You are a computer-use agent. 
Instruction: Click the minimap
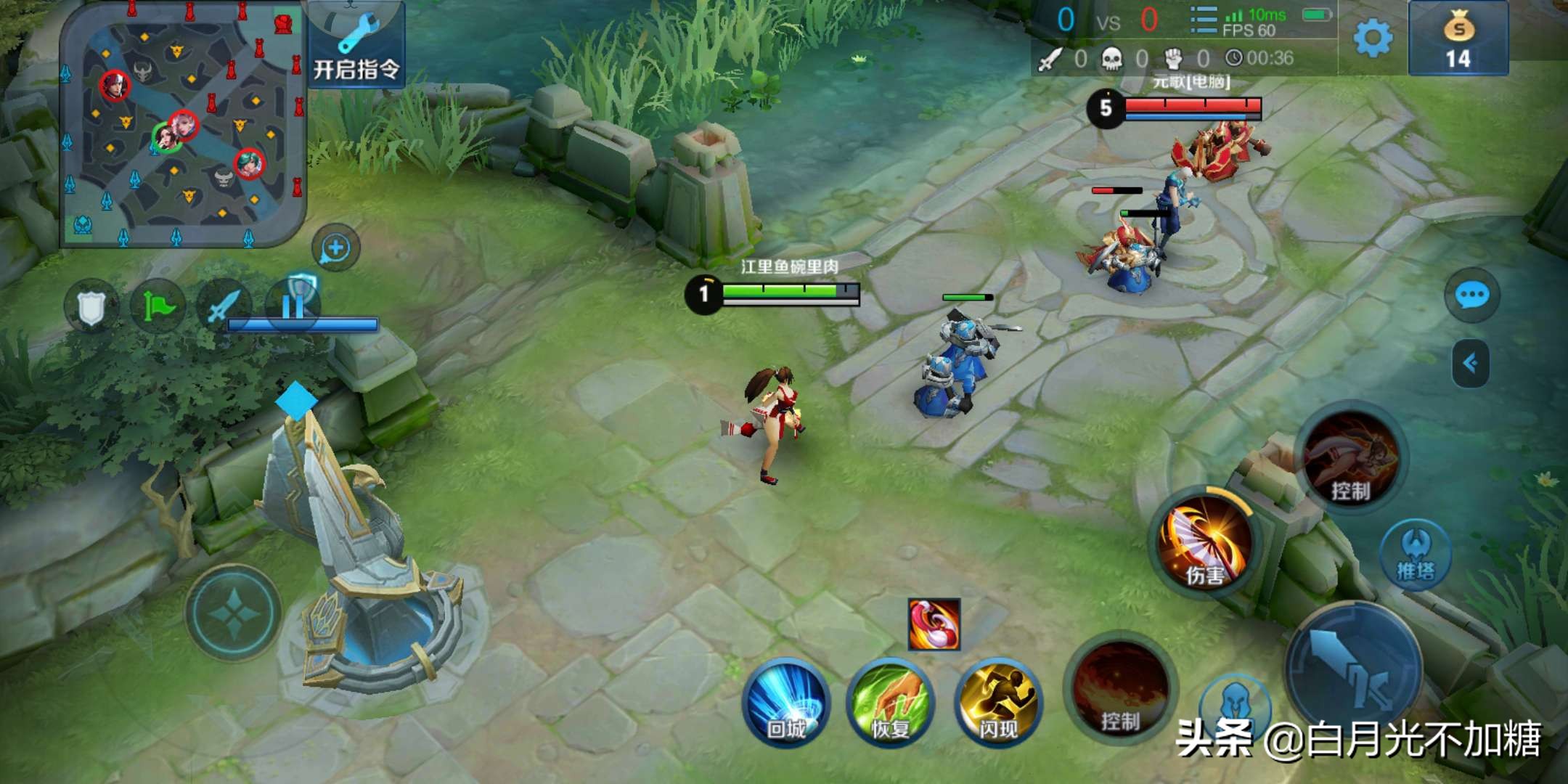point(182,127)
